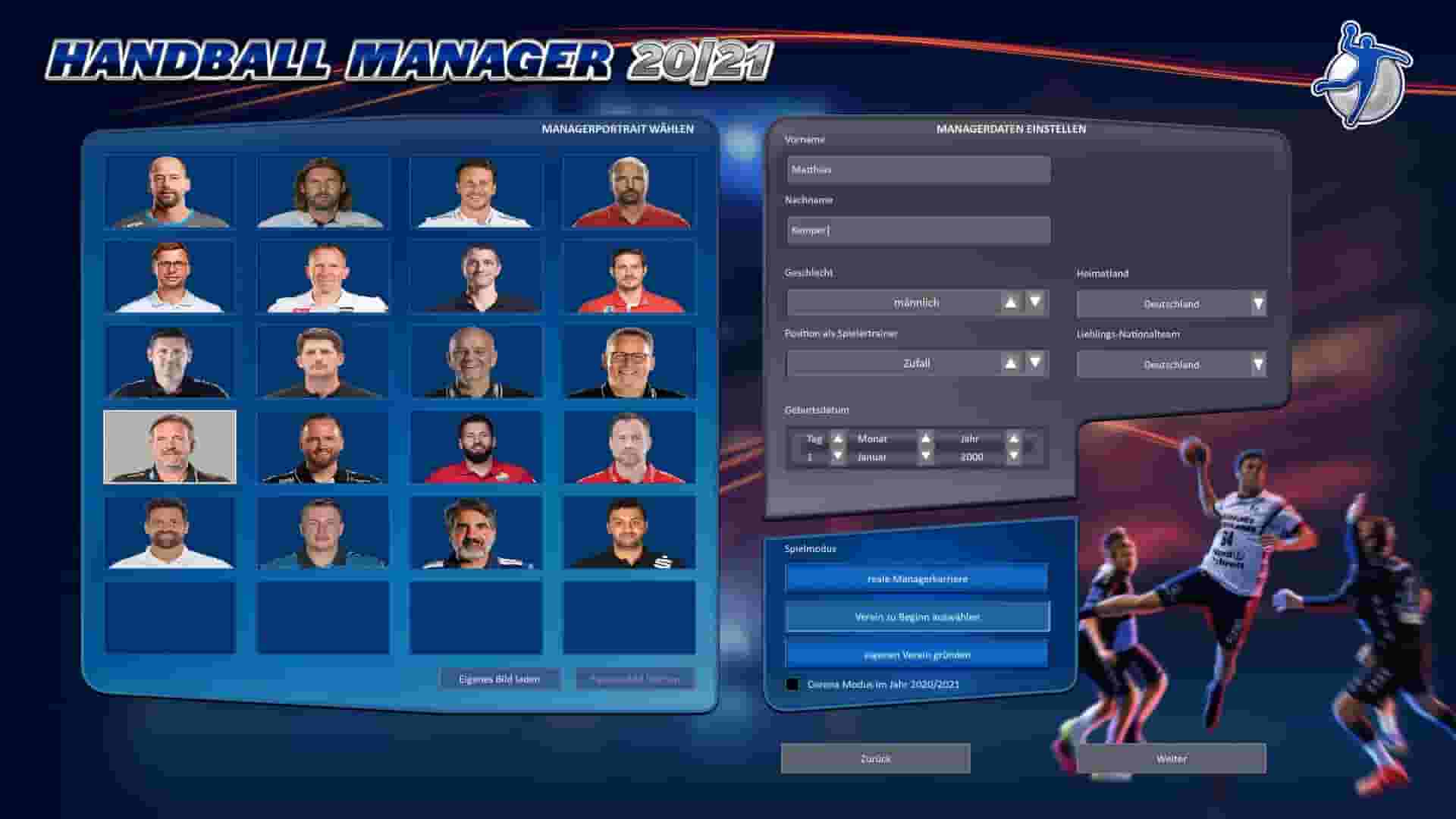Select the bald manager portrait in the top-left

point(171,194)
